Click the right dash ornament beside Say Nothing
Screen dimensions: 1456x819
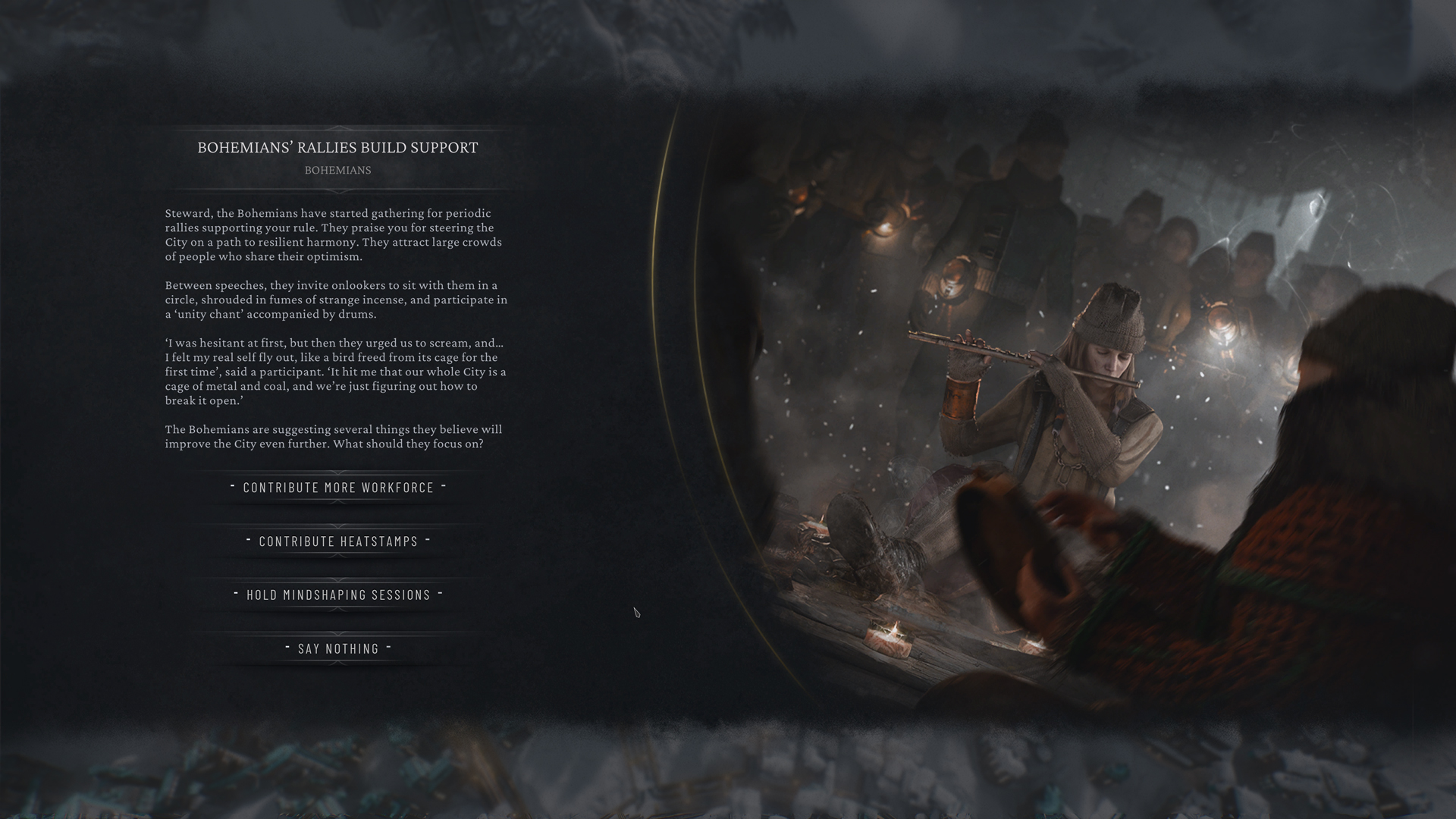coord(390,647)
